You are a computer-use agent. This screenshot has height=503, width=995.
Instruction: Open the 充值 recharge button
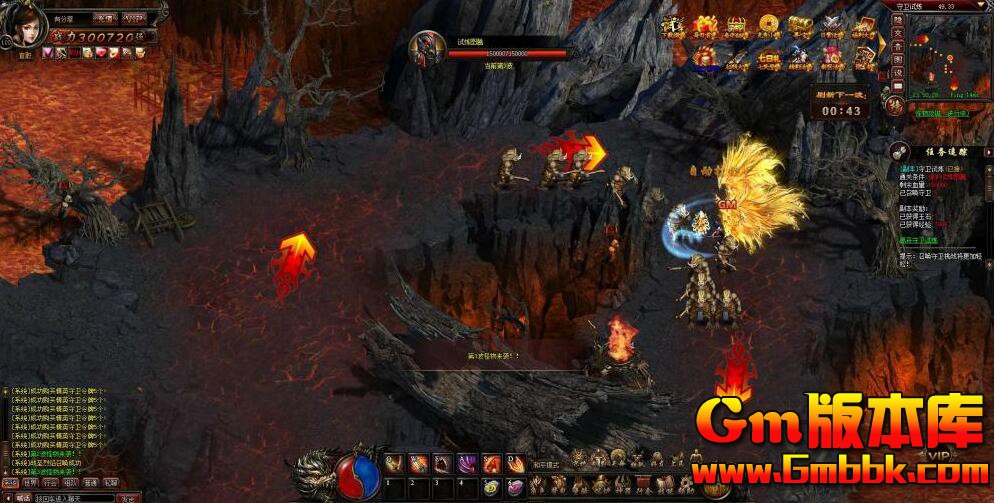click(x=104, y=18)
